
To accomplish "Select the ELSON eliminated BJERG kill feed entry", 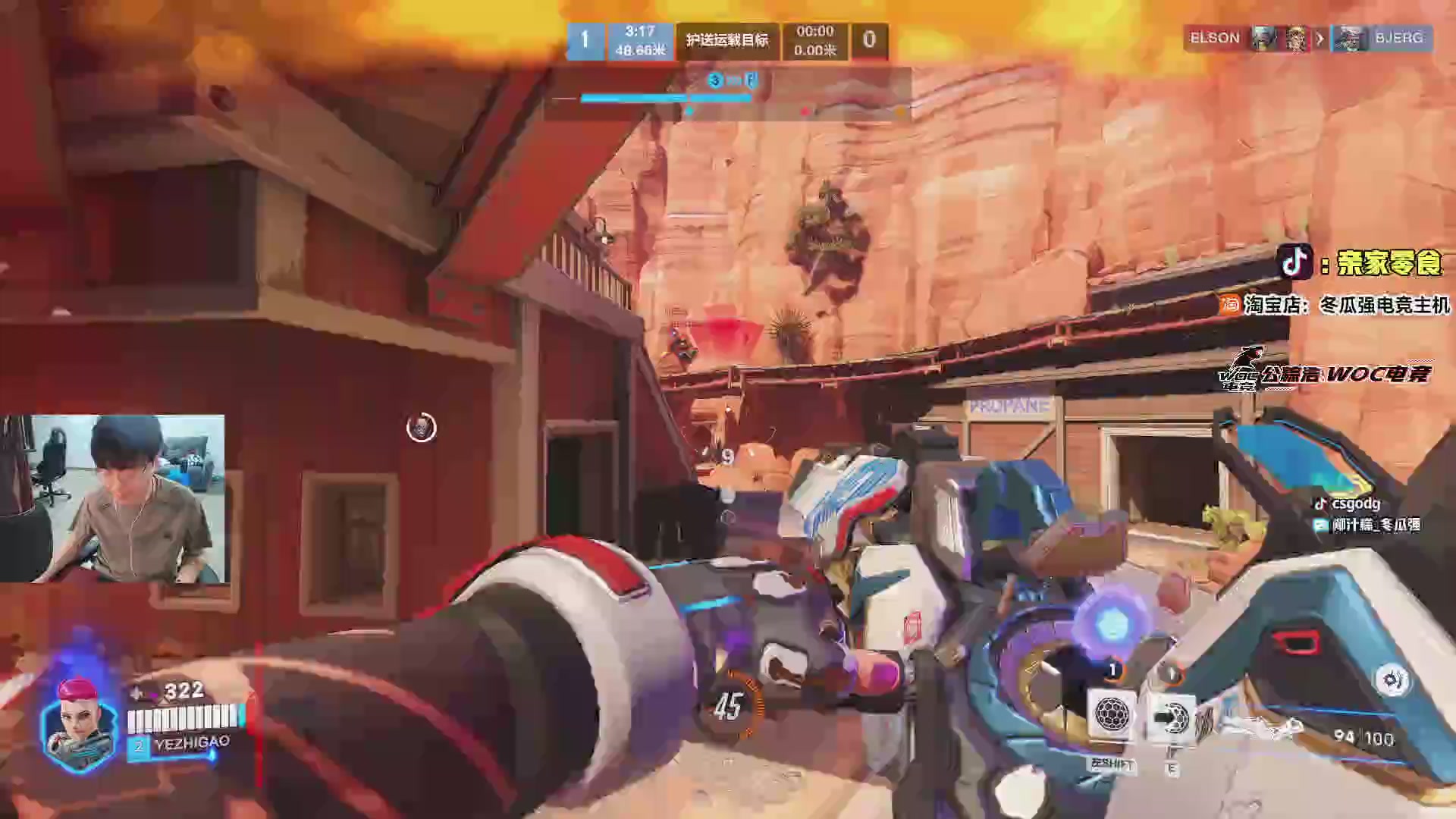I will point(1307,39).
